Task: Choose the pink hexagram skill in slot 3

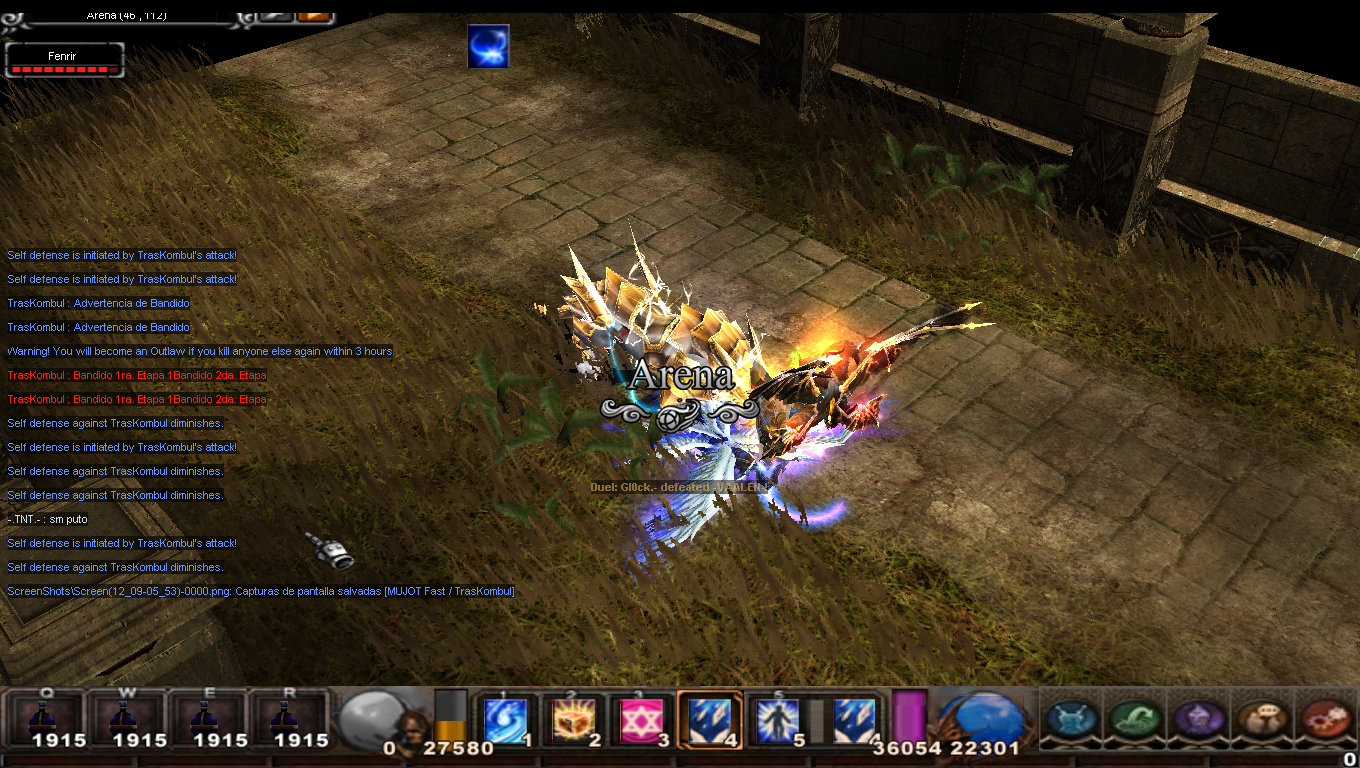Action: [640, 720]
